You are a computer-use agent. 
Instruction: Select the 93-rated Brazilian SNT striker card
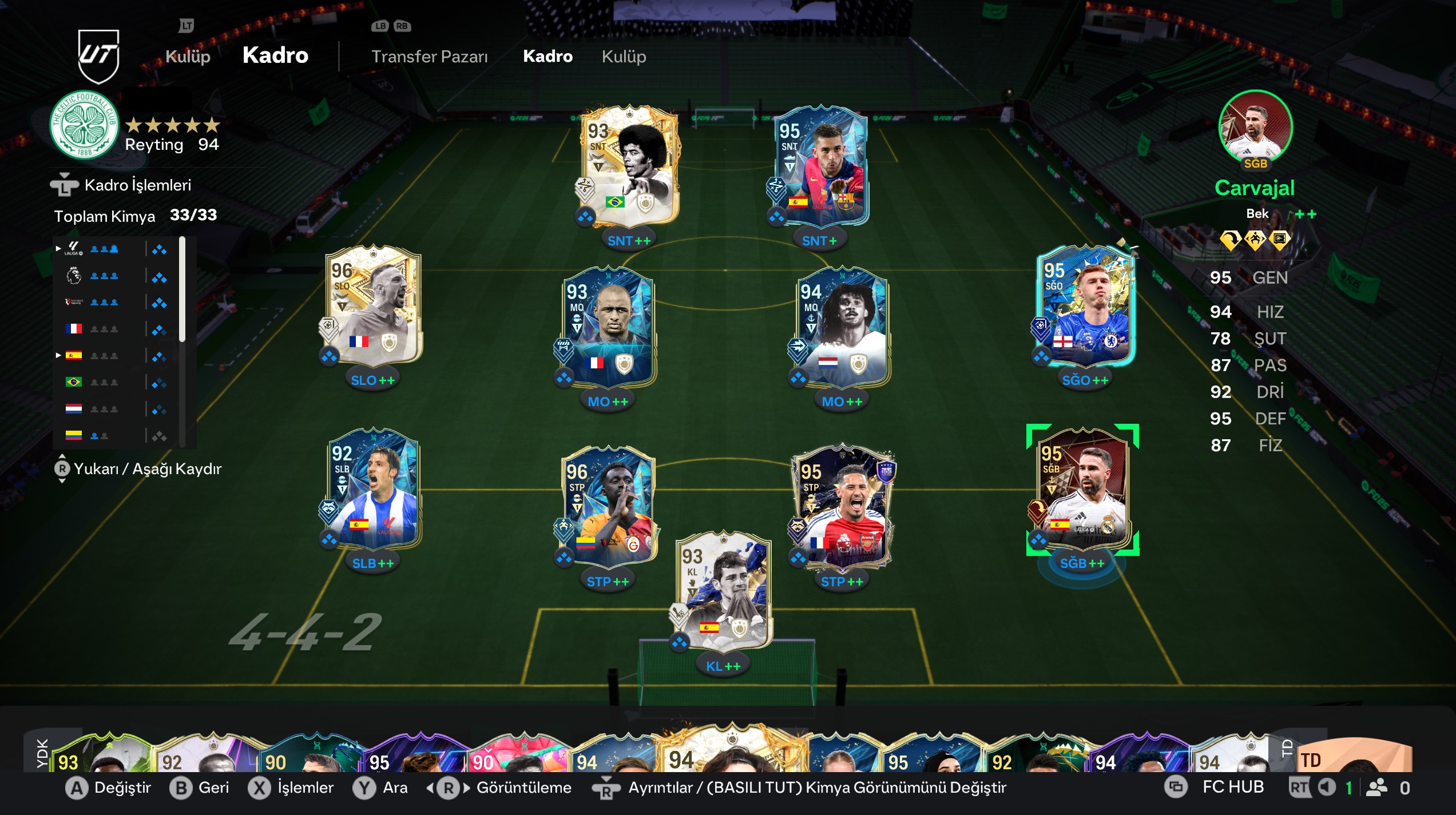click(x=629, y=166)
